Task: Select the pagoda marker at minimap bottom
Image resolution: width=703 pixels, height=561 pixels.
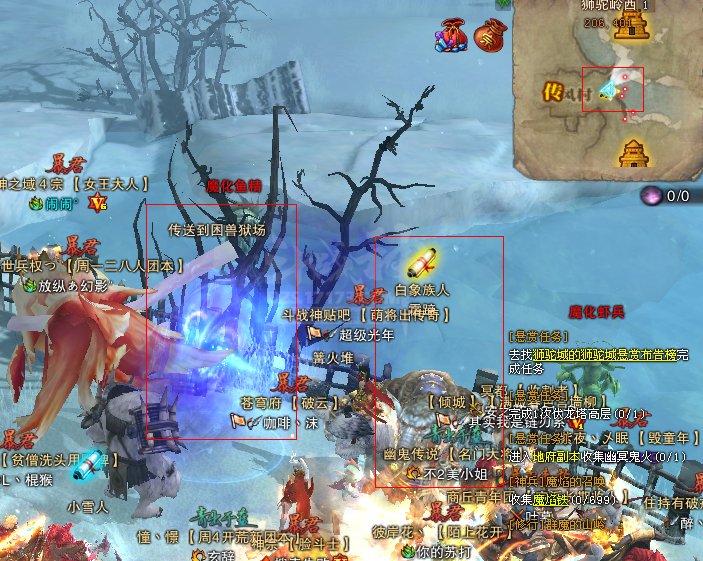Action: point(633,153)
